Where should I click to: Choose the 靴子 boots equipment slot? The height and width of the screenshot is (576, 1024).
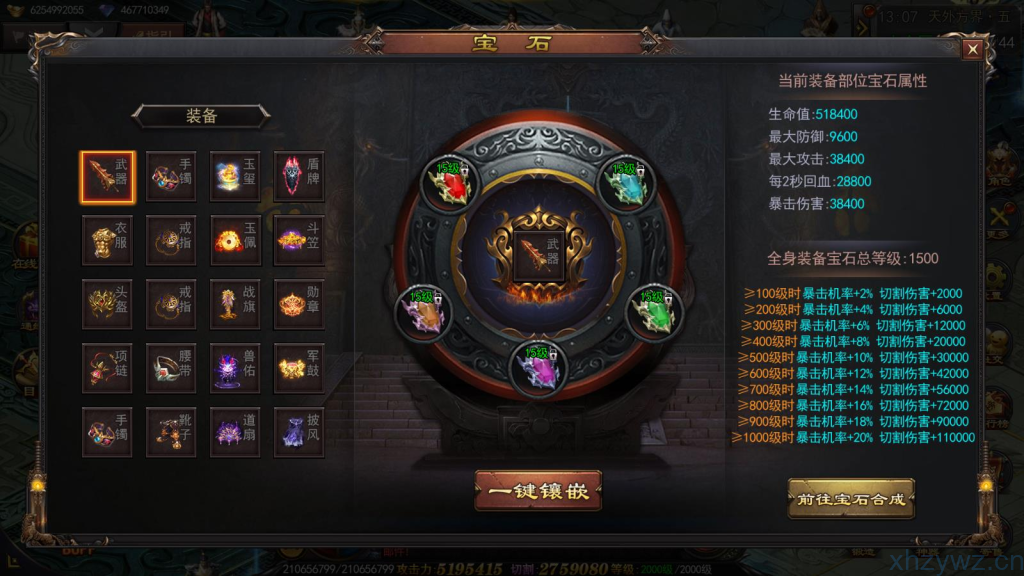(171, 432)
